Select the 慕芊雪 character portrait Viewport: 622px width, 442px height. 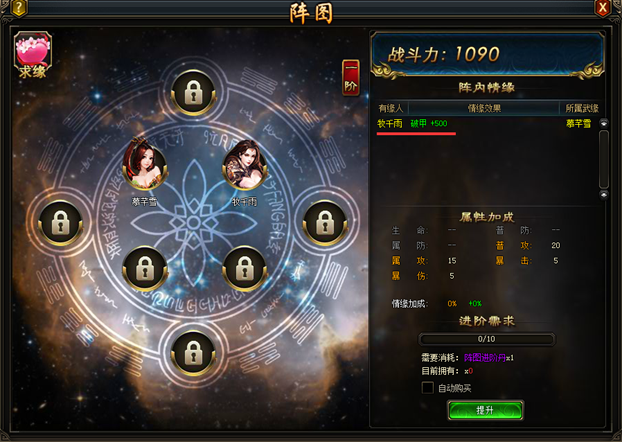pos(144,167)
